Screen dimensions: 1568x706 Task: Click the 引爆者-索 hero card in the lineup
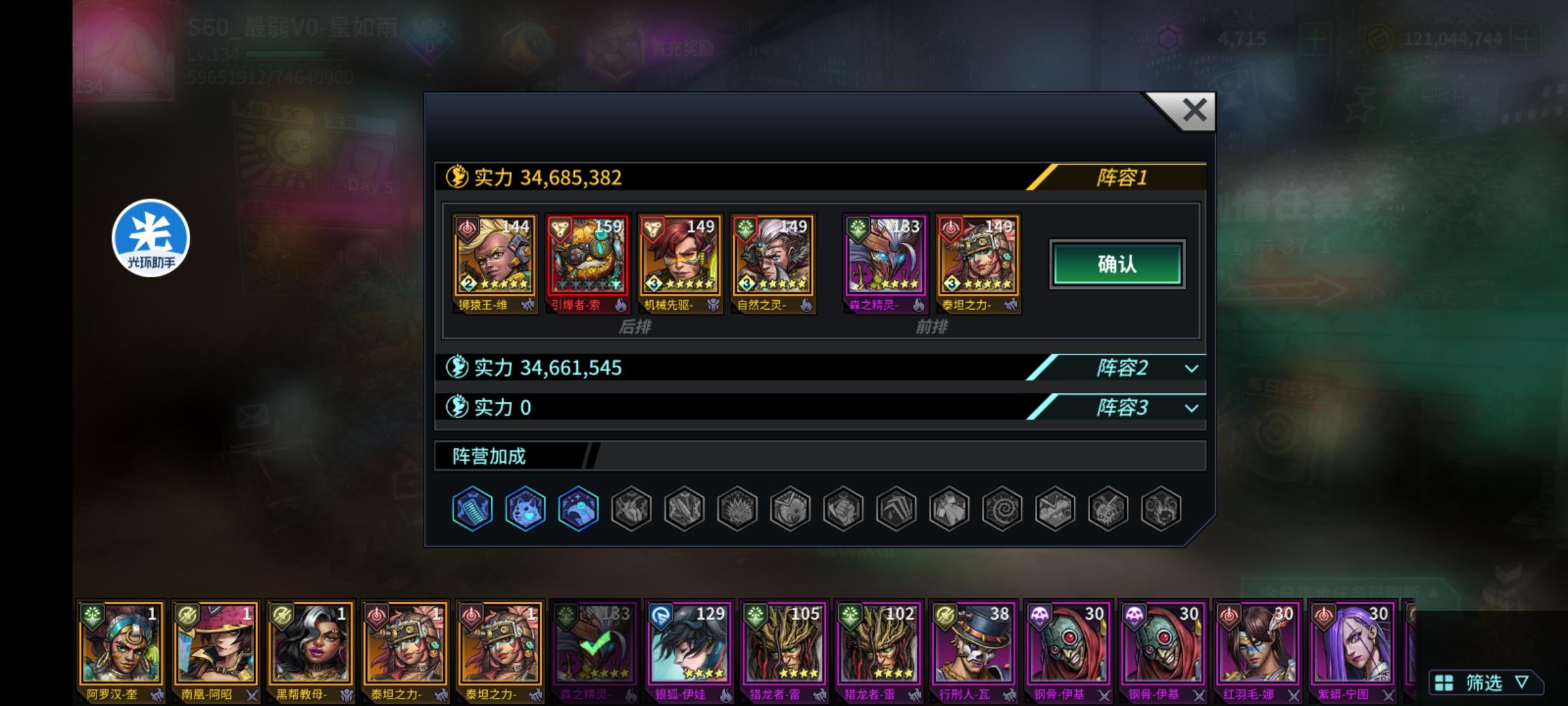point(587,261)
